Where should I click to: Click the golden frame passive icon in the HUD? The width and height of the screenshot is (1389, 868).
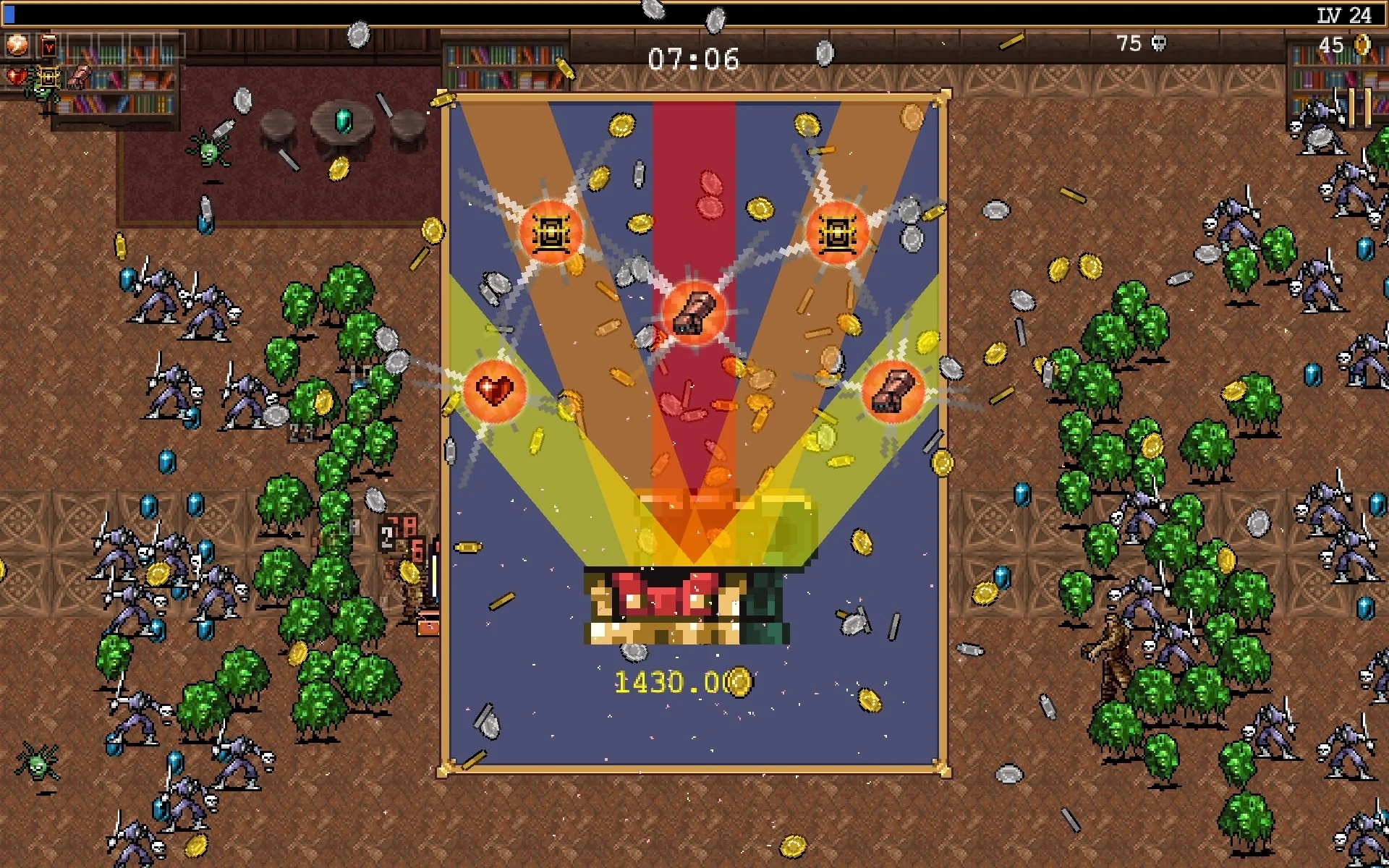pyautogui.click(x=48, y=76)
